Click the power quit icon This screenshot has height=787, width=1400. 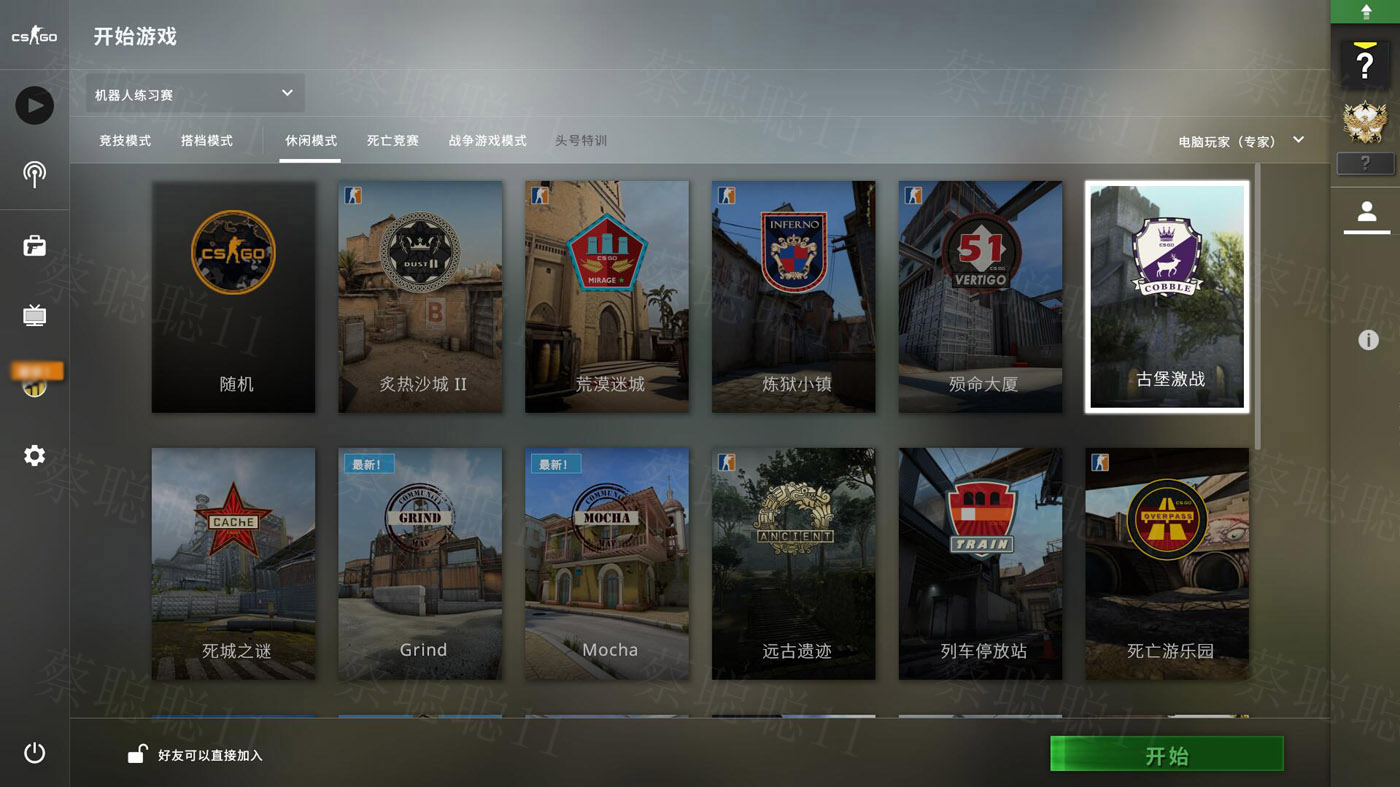35,753
